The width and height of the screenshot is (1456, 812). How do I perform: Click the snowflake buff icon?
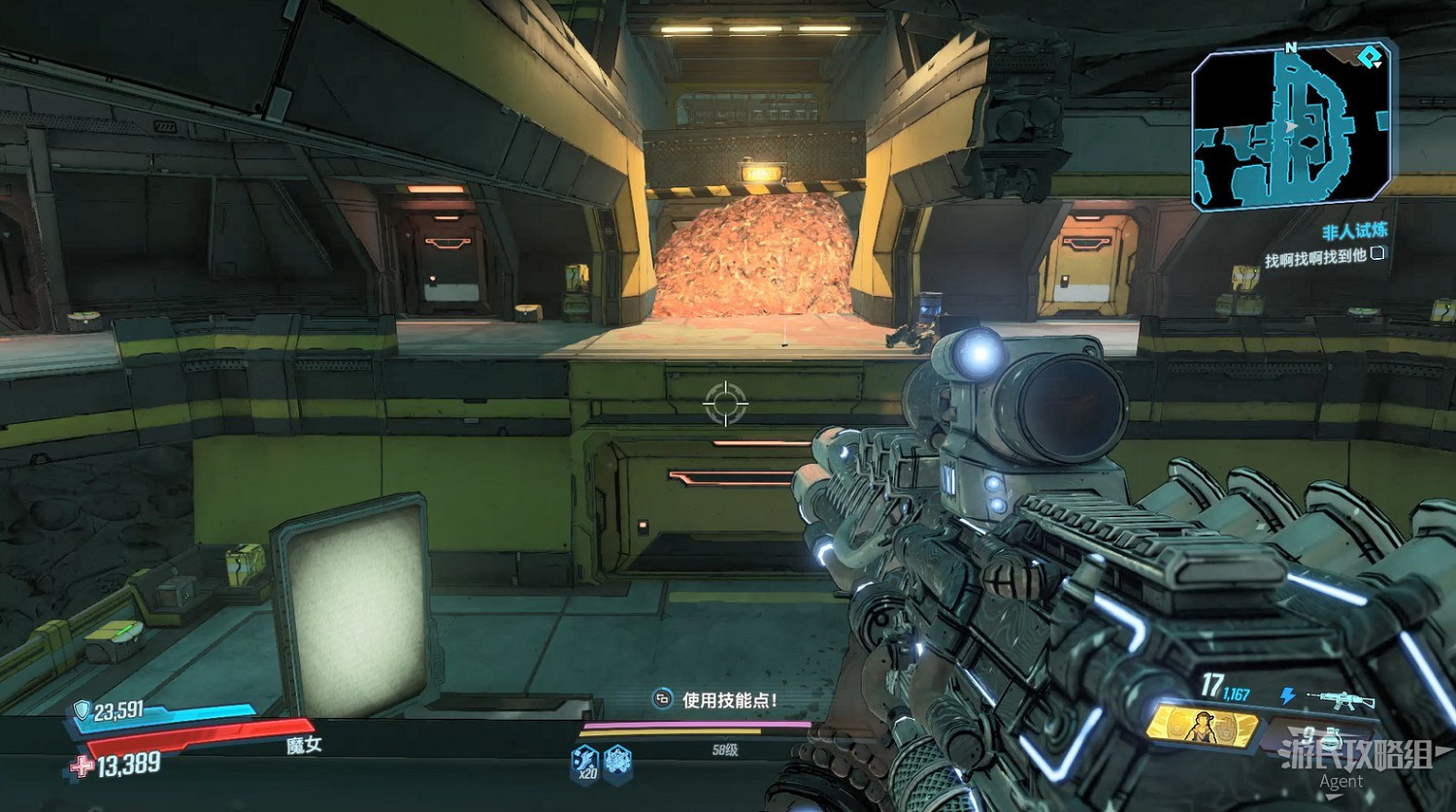(617, 762)
